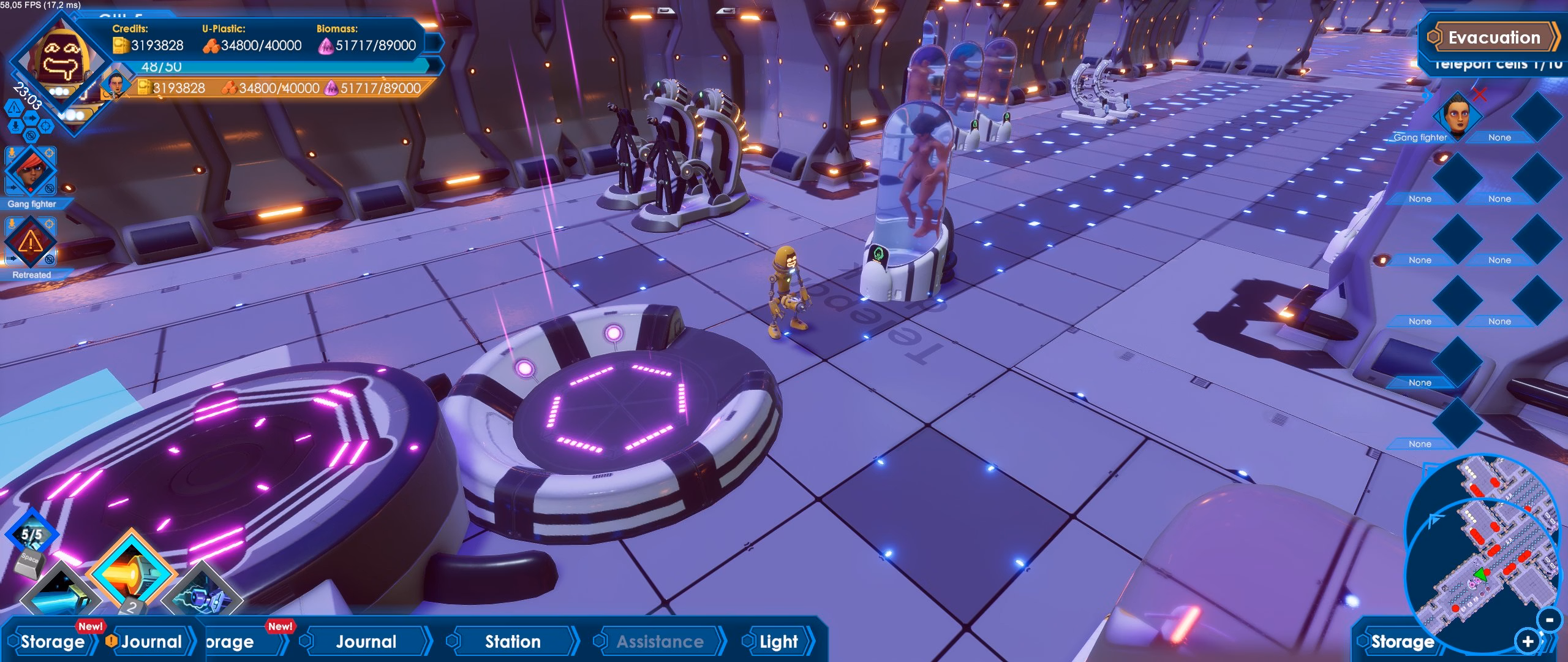1568x662 pixels.
Task: Toggle the Light button
Action: coord(778,642)
